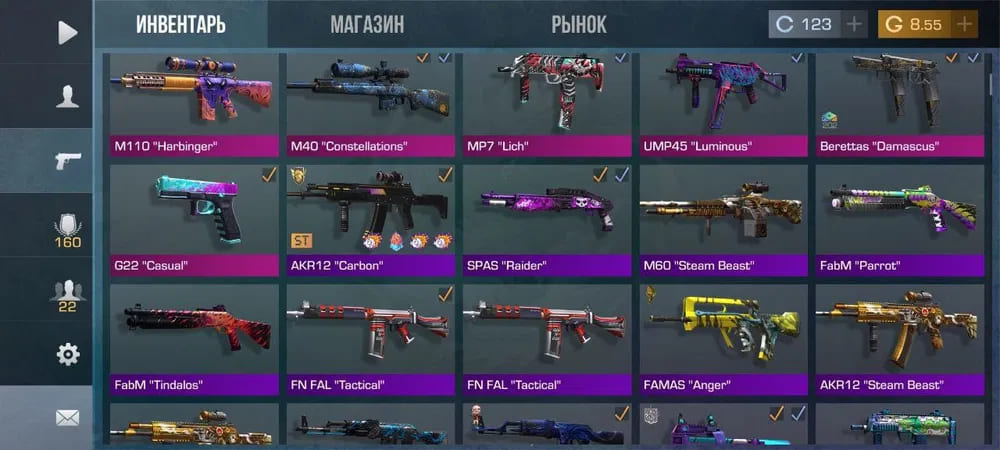Open the Berettas "Damascus" item
The height and width of the screenshot is (450, 1000).
coord(899,105)
